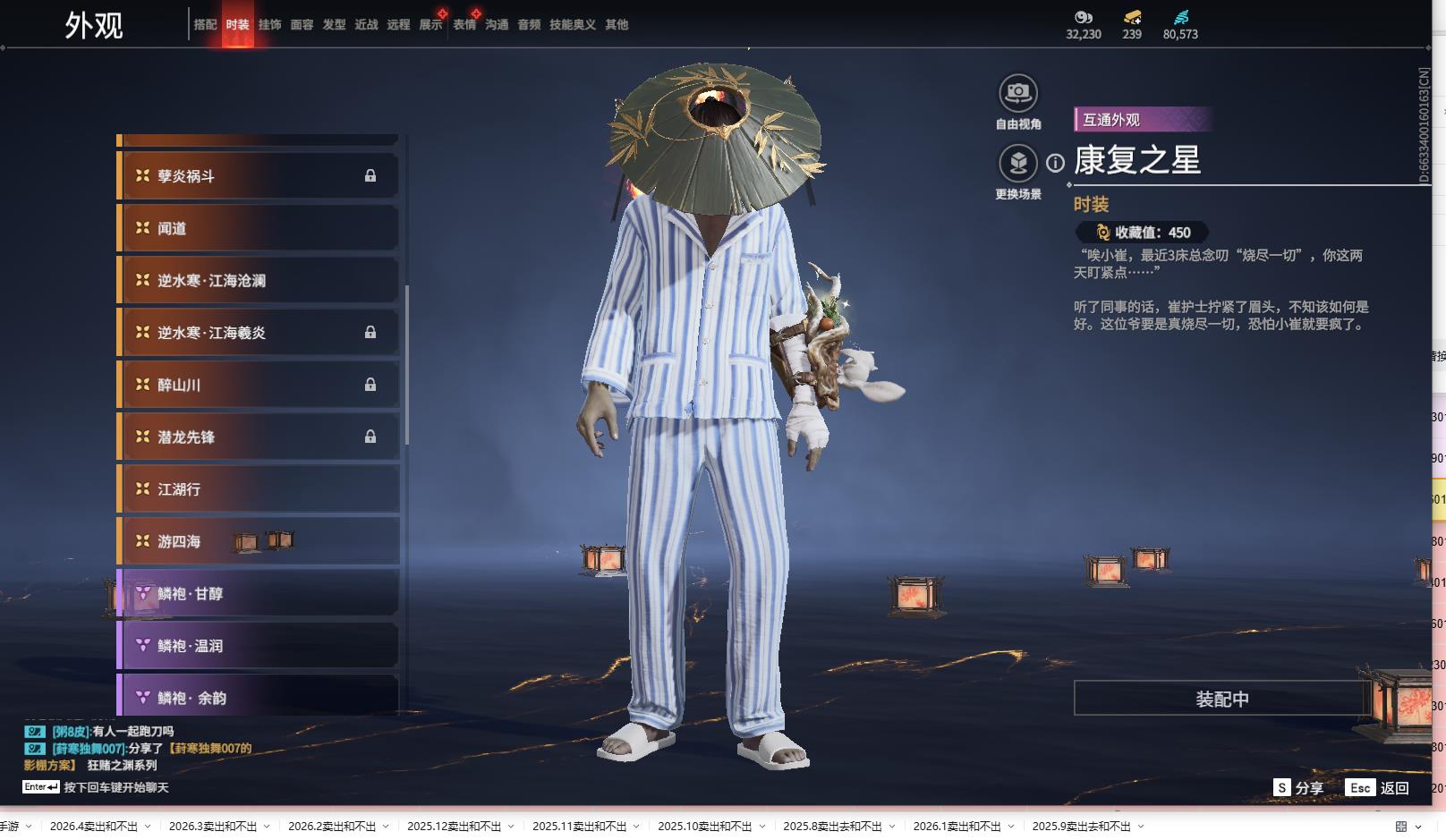Image resolution: width=1446 pixels, height=840 pixels.
Task: Click the 更换场景 change scene icon
Action: tap(1018, 164)
